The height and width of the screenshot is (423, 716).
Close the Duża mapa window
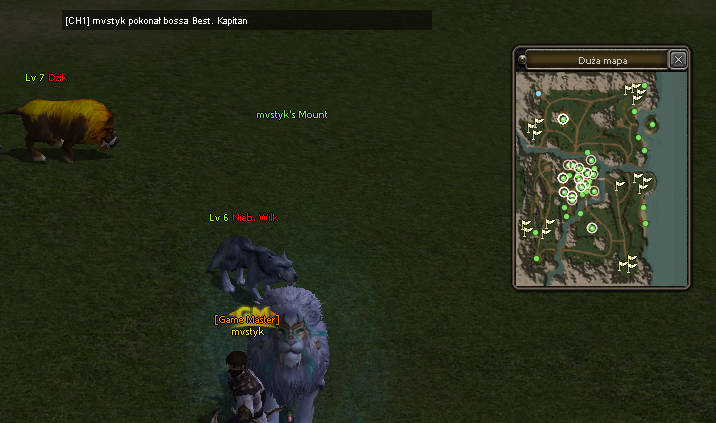[678, 60]
